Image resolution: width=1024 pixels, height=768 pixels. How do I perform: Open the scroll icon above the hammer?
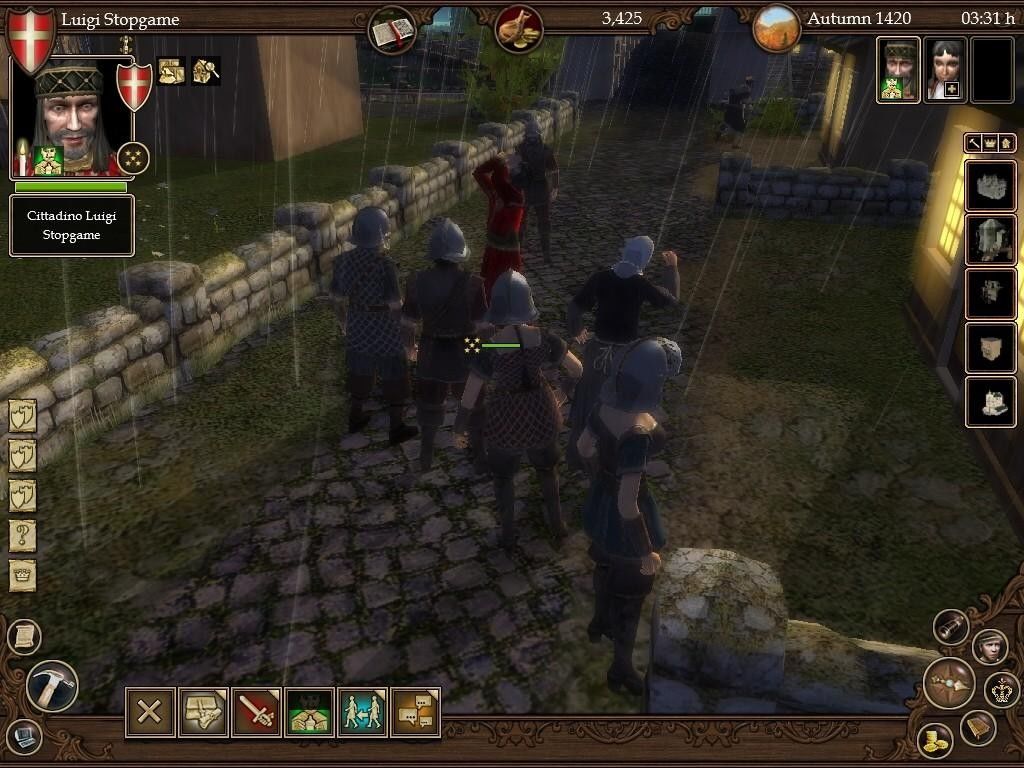point(24,636)
